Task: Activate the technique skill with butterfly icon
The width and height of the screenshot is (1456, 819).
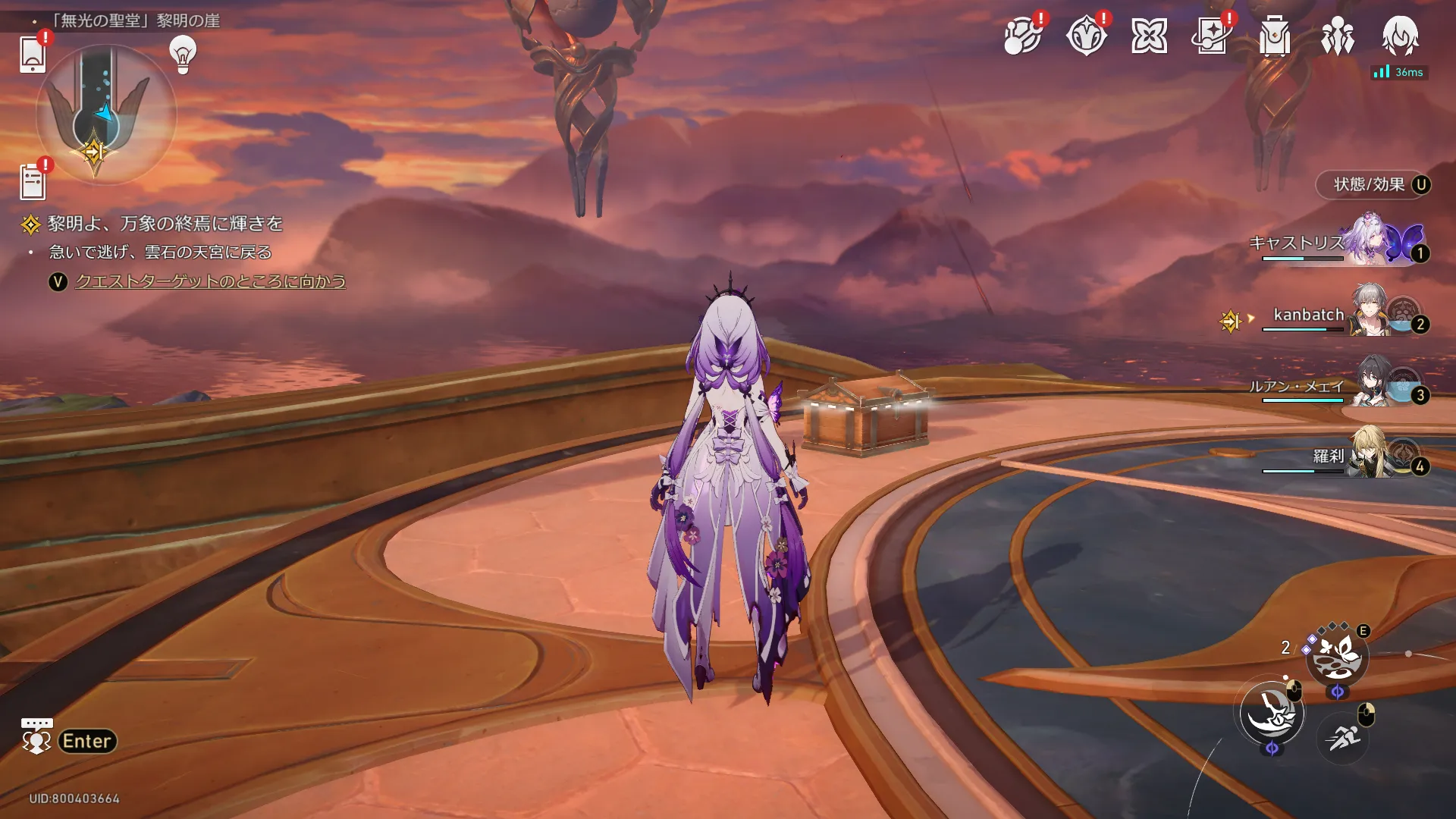Action: (1336, 657)
